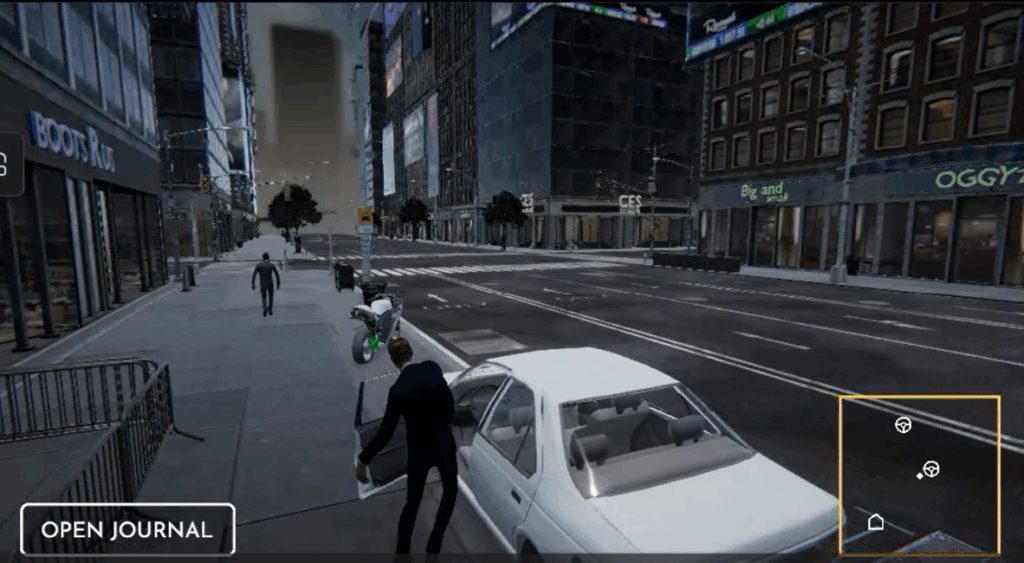
Task: Open the journal
Action: coord(127,529)
